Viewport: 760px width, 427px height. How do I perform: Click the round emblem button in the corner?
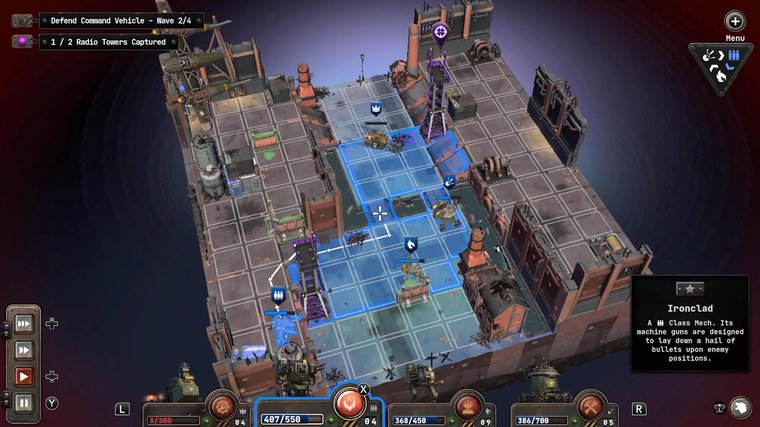tap(738, 407)
